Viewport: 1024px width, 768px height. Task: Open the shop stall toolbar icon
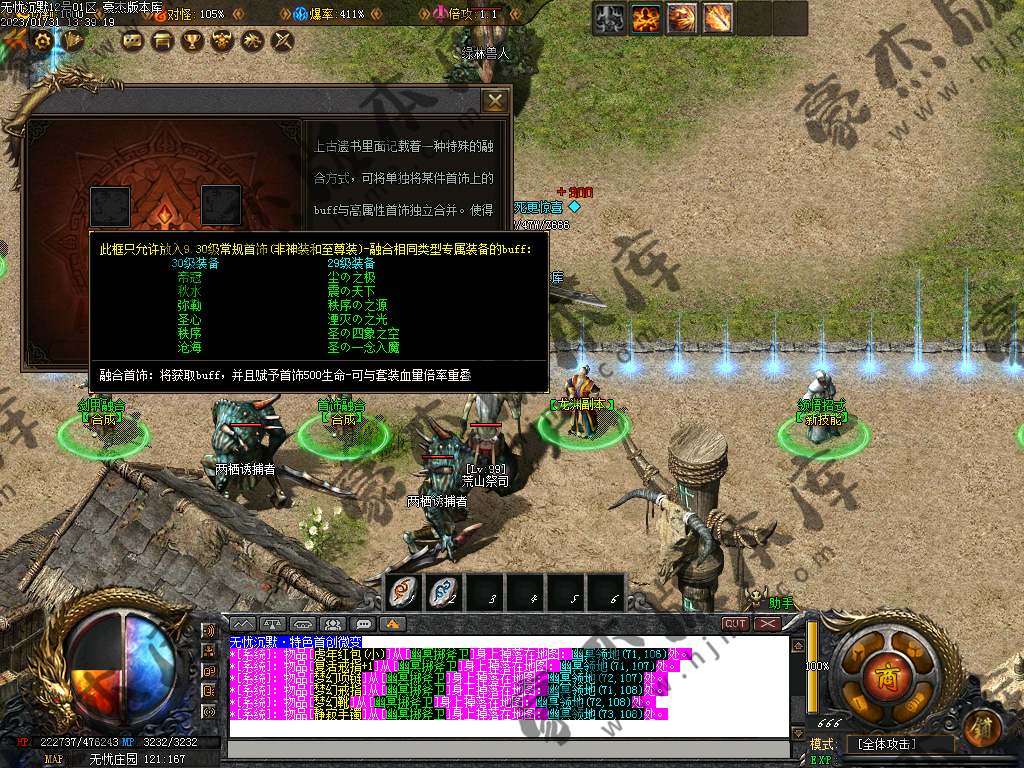coord(161,41)
